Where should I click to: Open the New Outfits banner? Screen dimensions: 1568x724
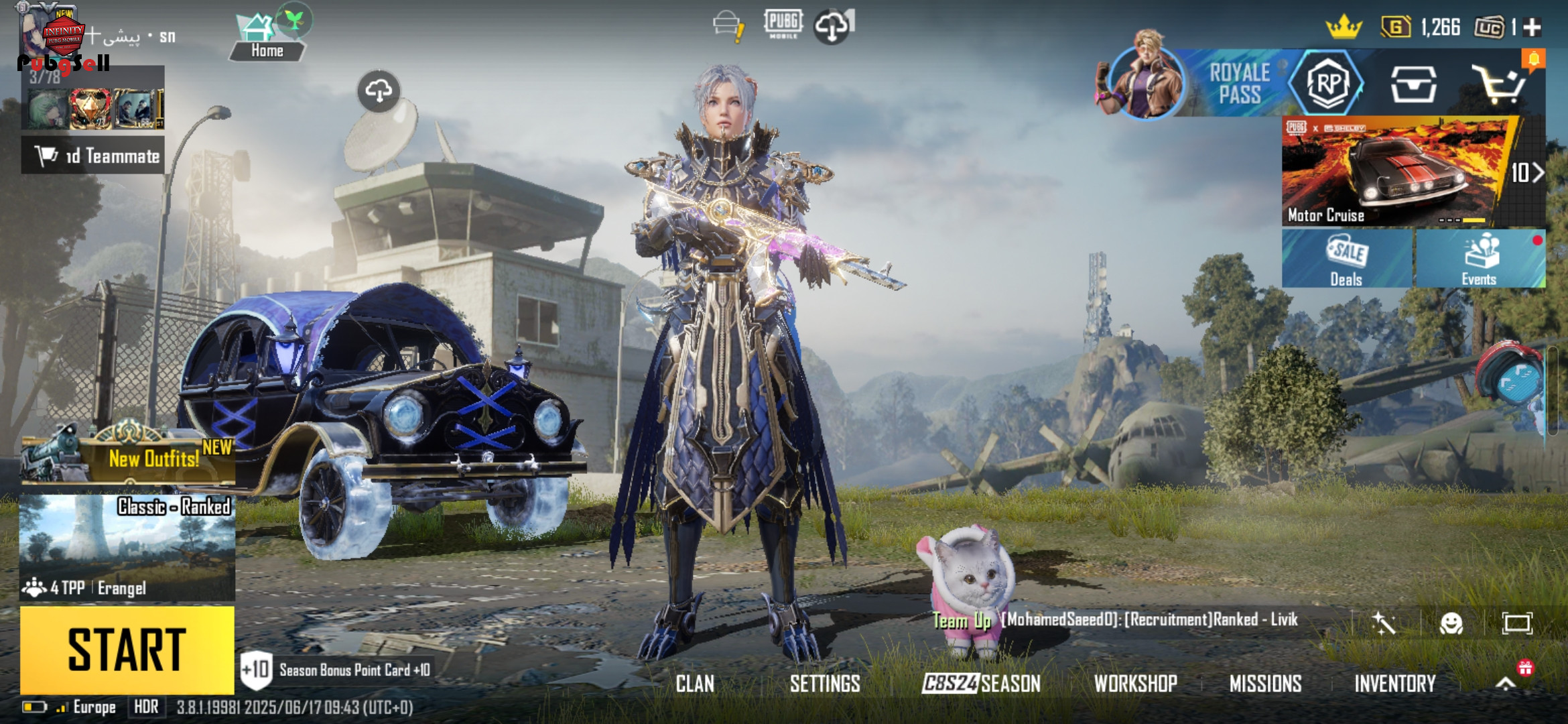127,457
